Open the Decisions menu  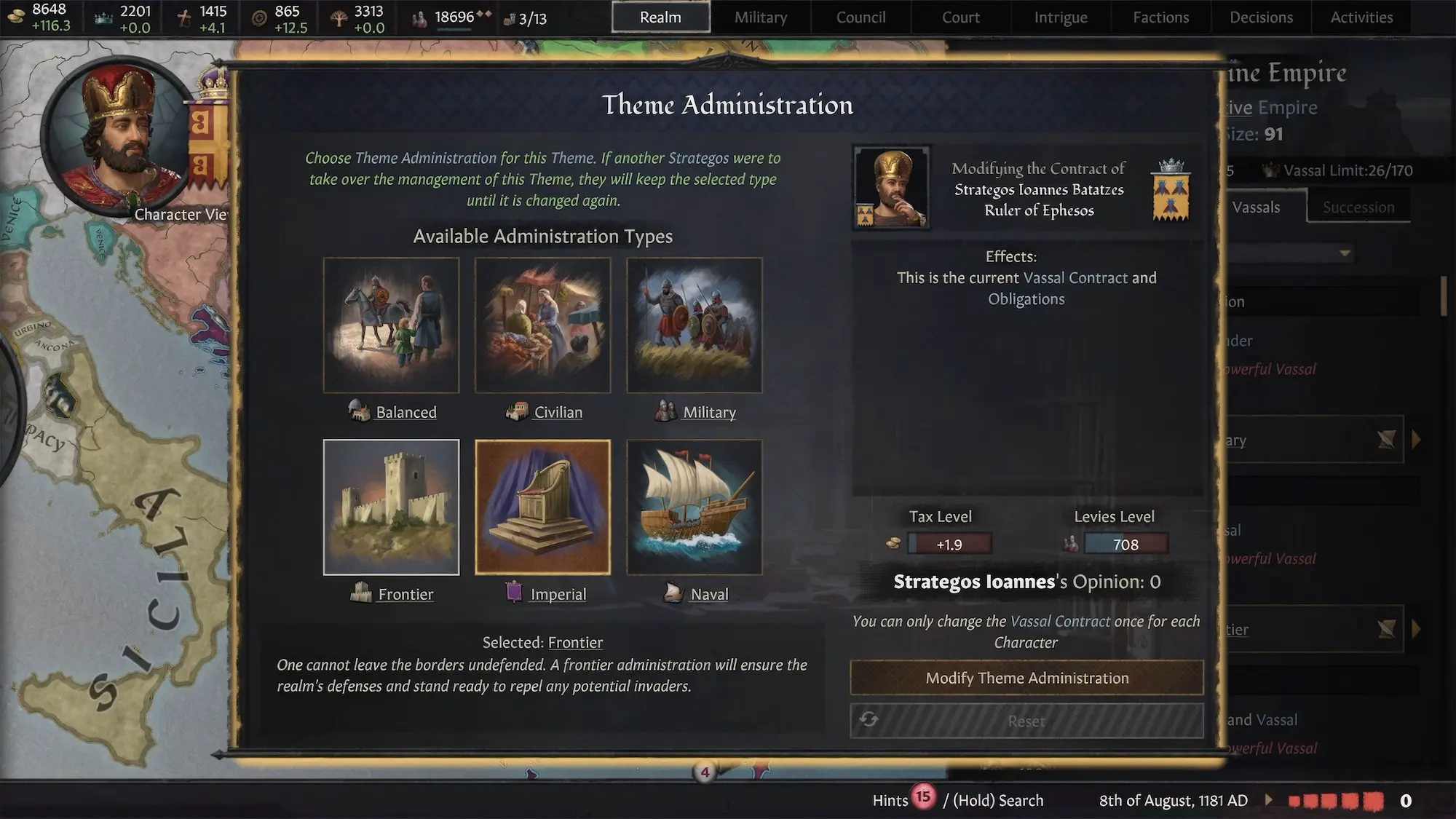[x=1261, y=17]
